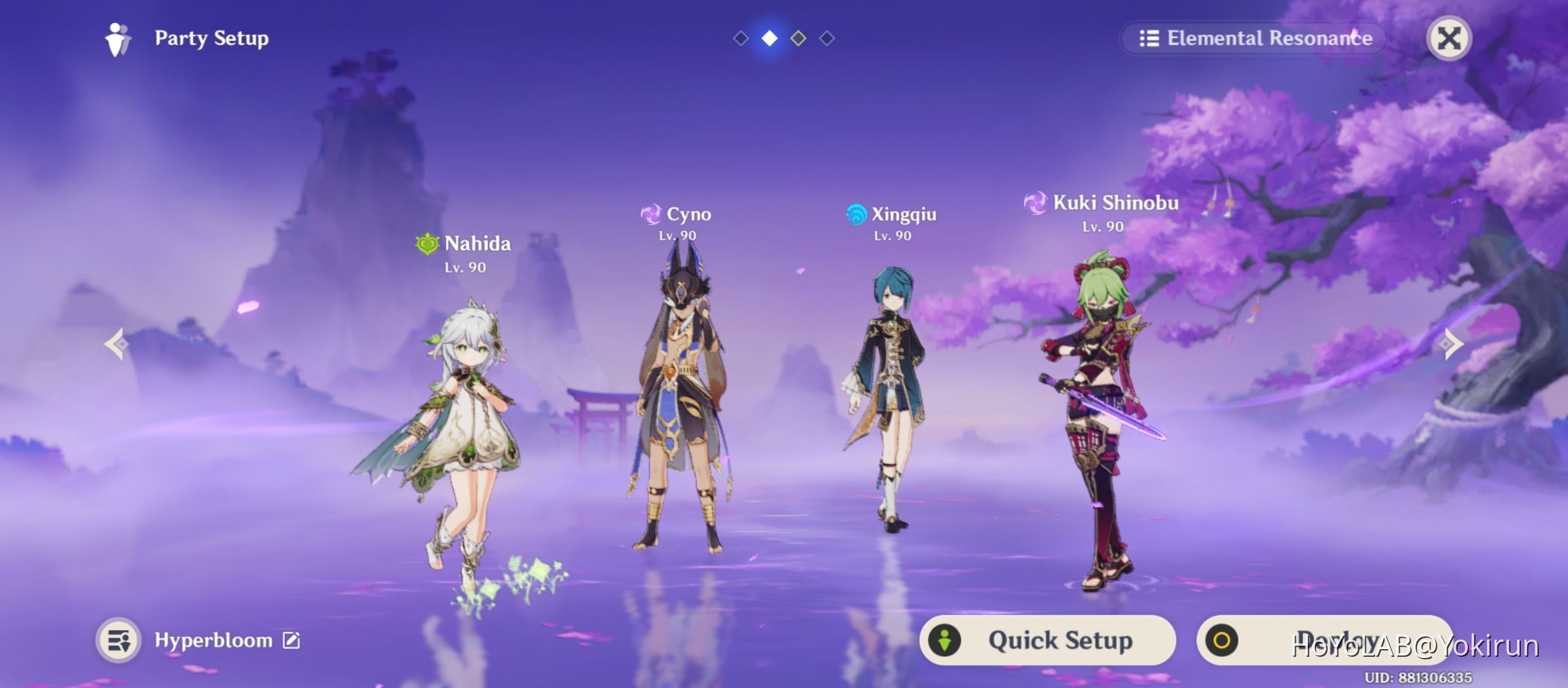Switch to the first party slot diamond

(x=740, y=38)
